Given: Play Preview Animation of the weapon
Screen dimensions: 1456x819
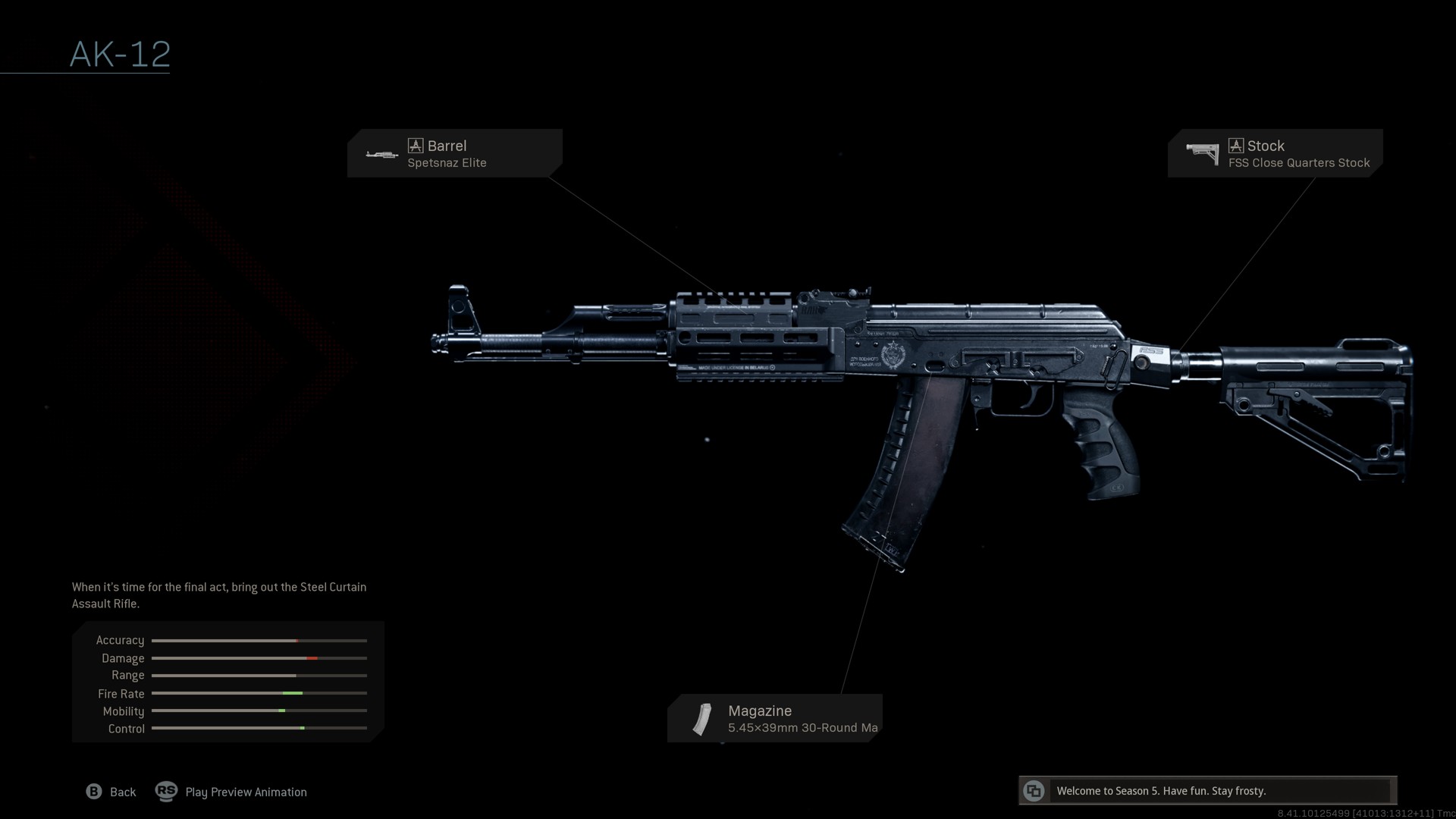Looking at the screenshot, I should coord(231,792).
